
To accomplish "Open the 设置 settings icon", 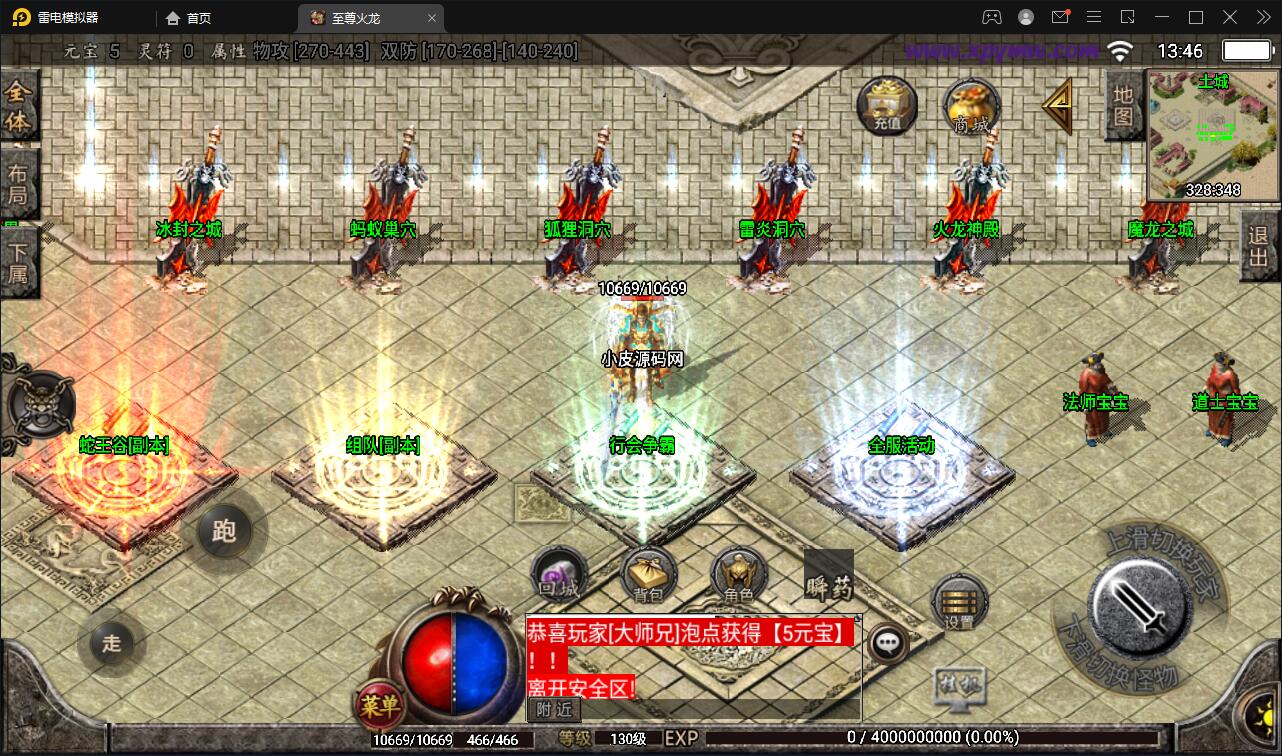I will click(x=959, y=603).
